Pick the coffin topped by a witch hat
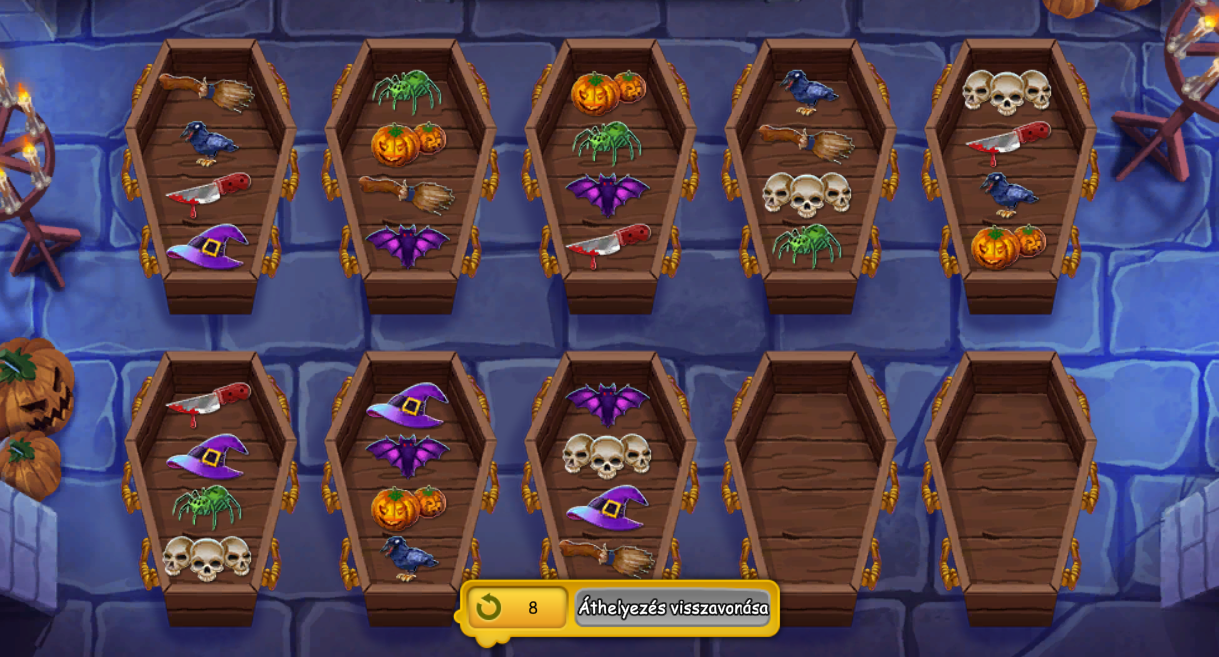This screenshot has width=1219, height=657. pyautogui.click(x=410, y=480)
